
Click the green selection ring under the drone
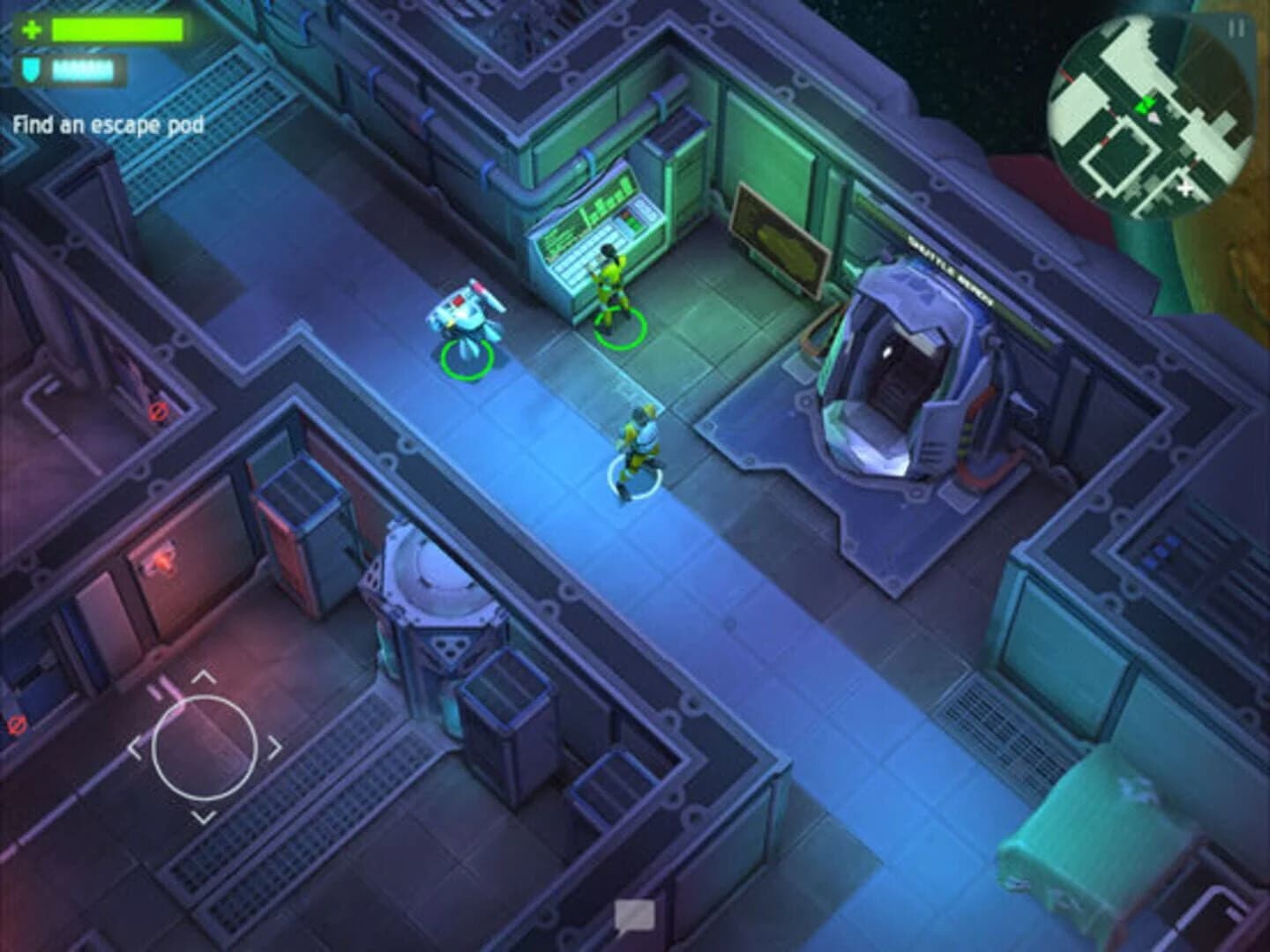coord(466,361)
